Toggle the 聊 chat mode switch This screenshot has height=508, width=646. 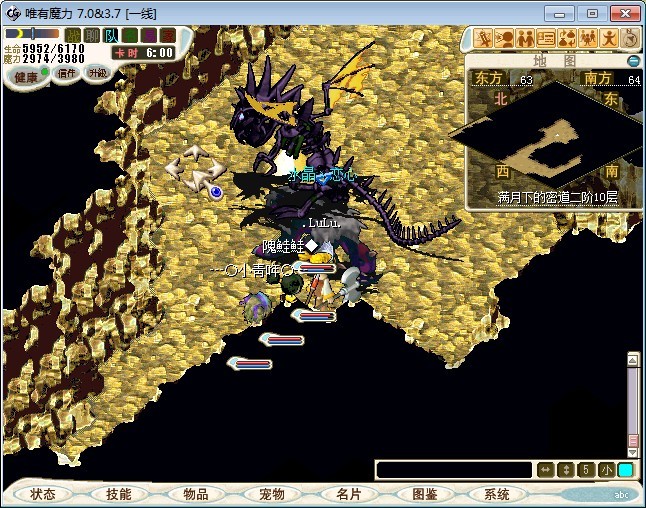(92, 35)
